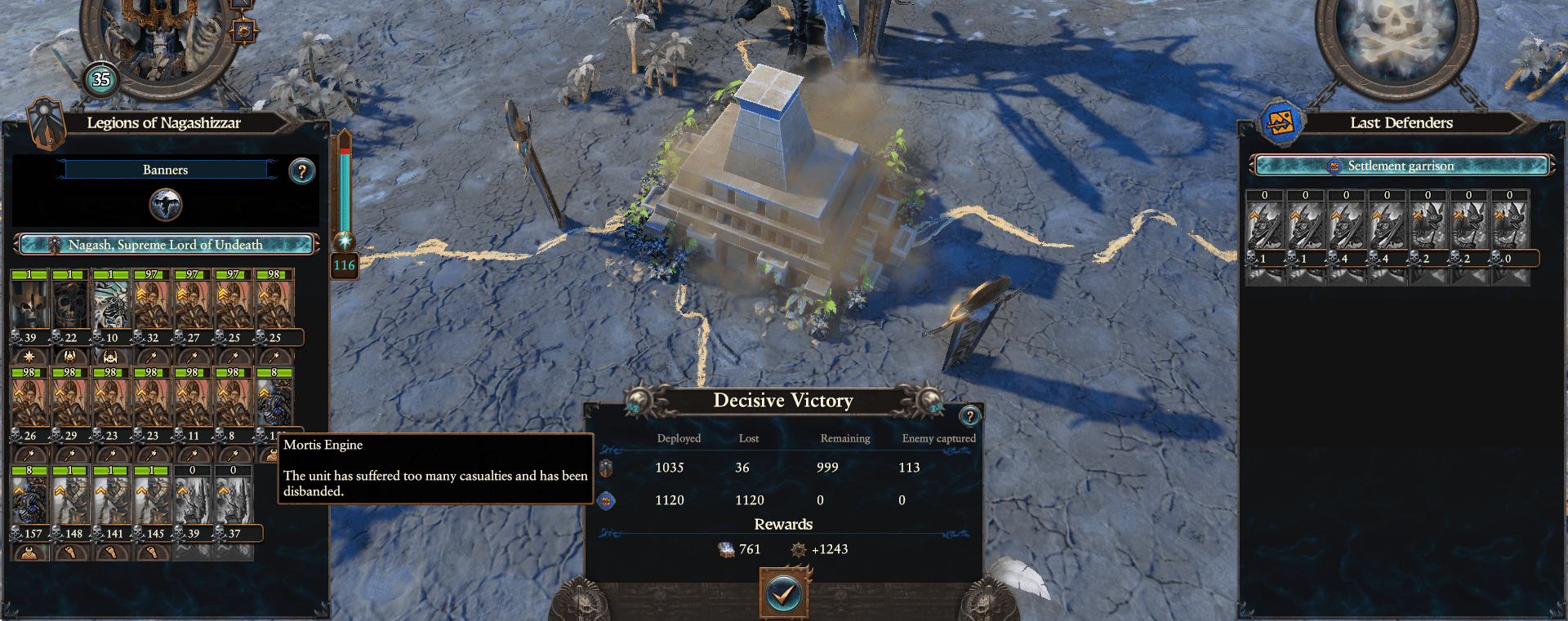
Task: Click Nagash's level 35 rank badge
Action: [x=100, y=81]
